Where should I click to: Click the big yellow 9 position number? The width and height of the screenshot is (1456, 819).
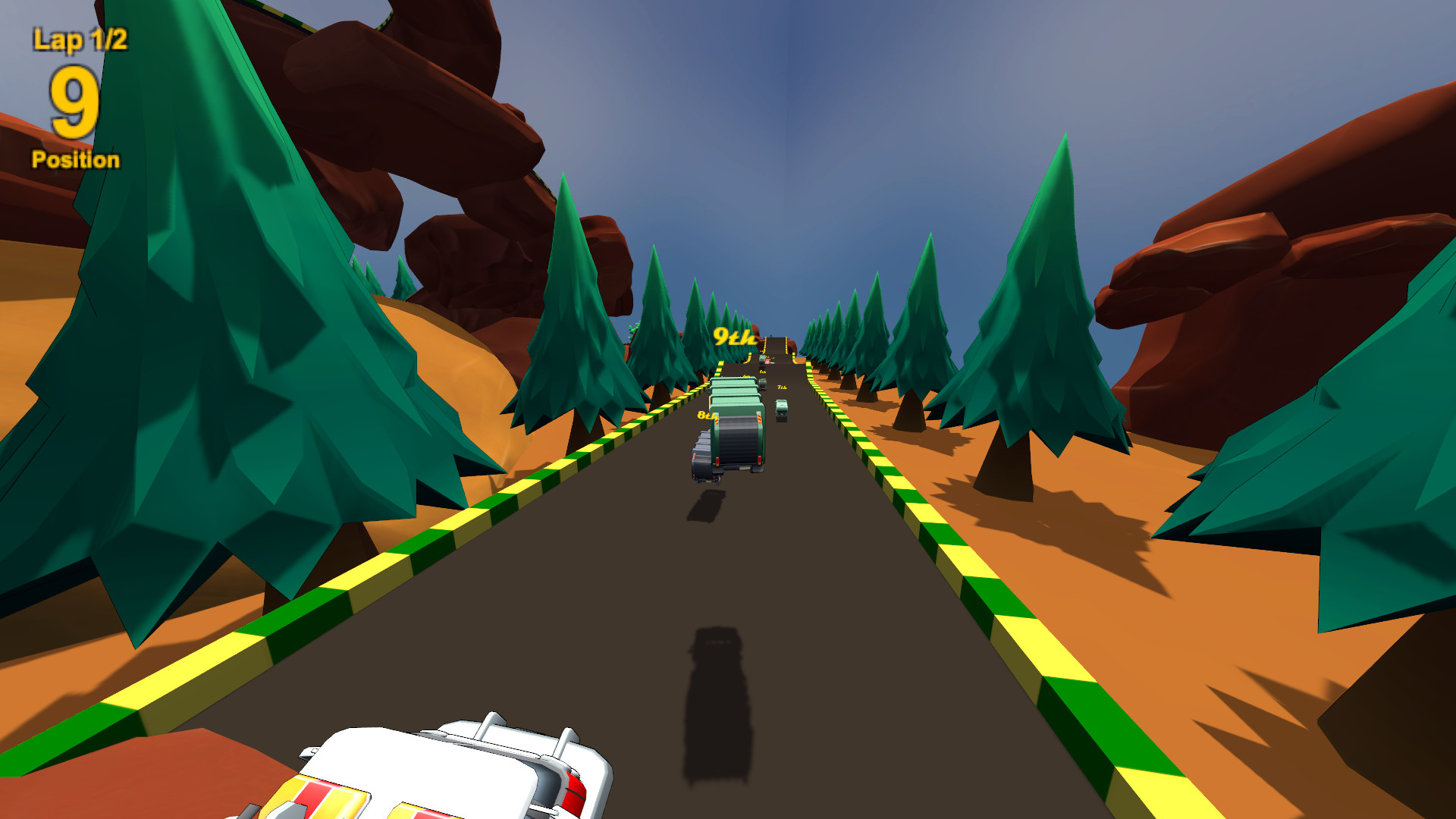pyautogui.click(x=74, y=102)
